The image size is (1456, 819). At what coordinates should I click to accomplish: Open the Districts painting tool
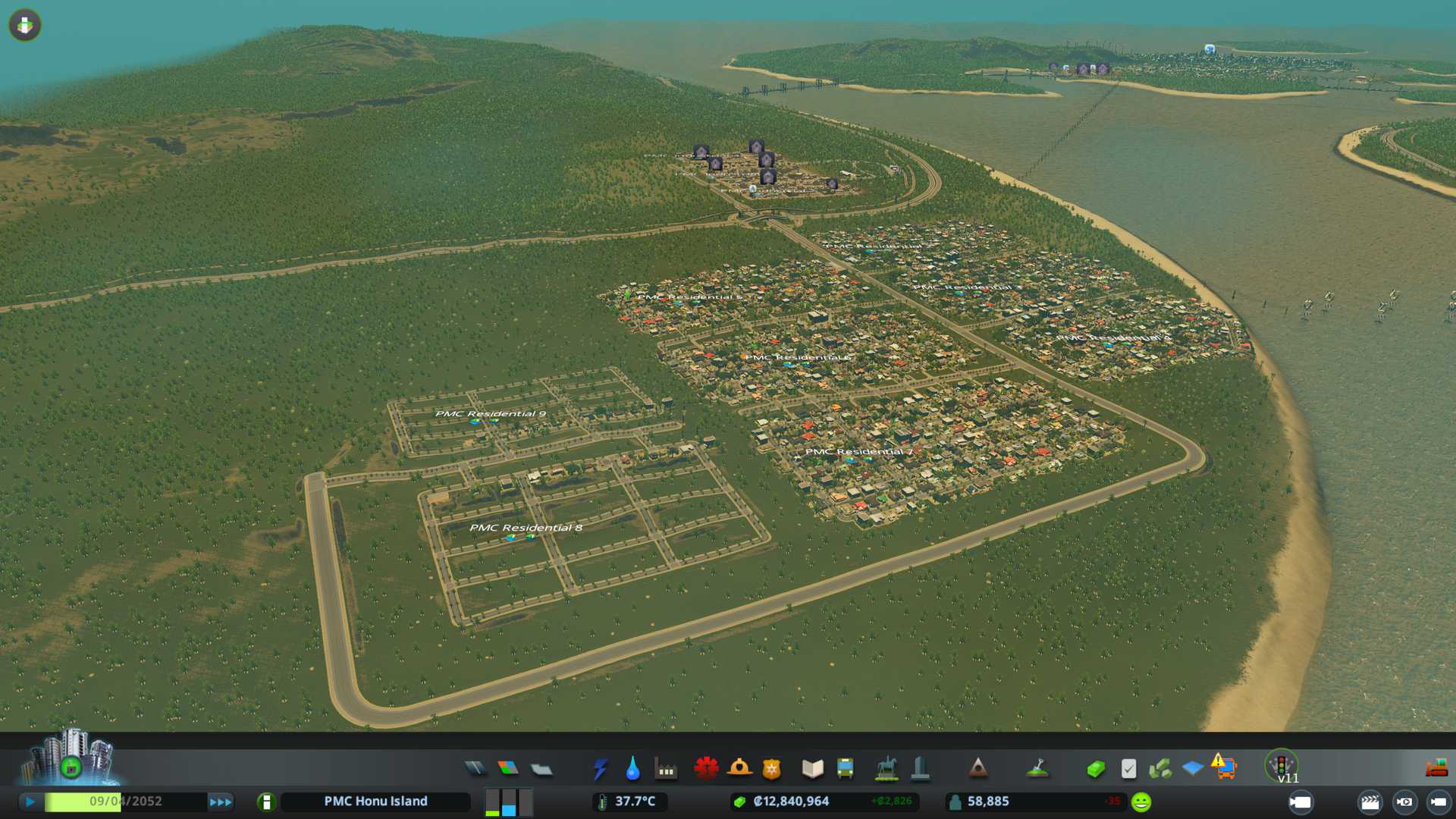pos(541,769)
